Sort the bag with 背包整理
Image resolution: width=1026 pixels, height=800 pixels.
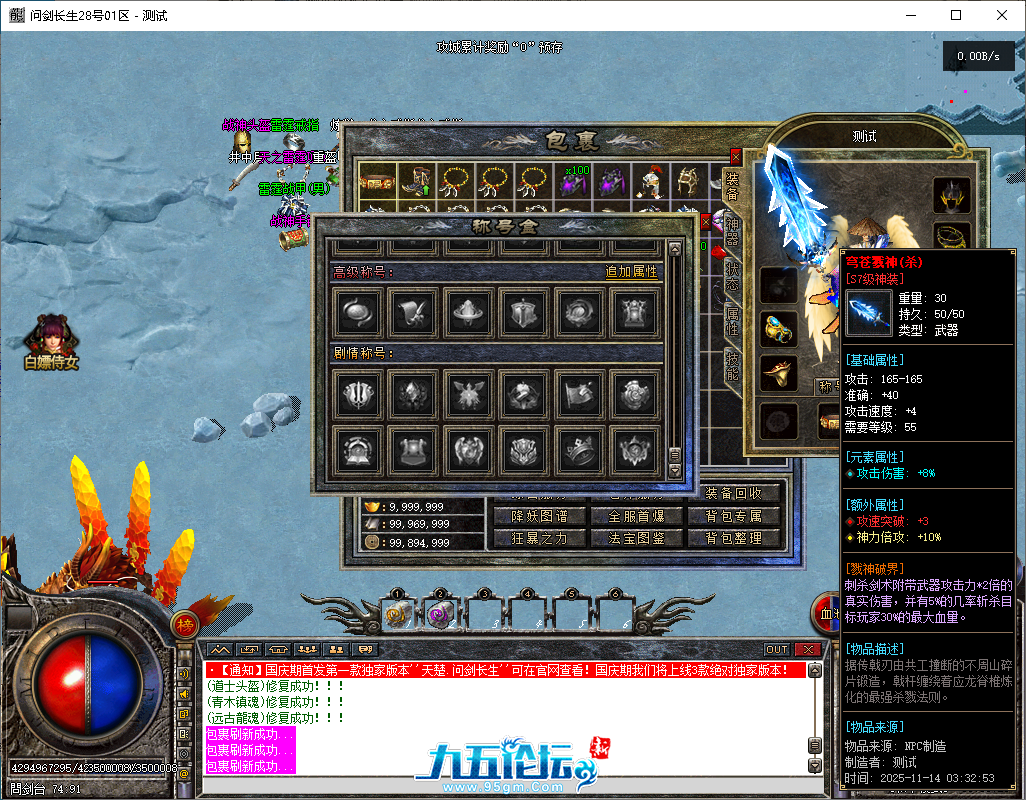pos(733,538)
